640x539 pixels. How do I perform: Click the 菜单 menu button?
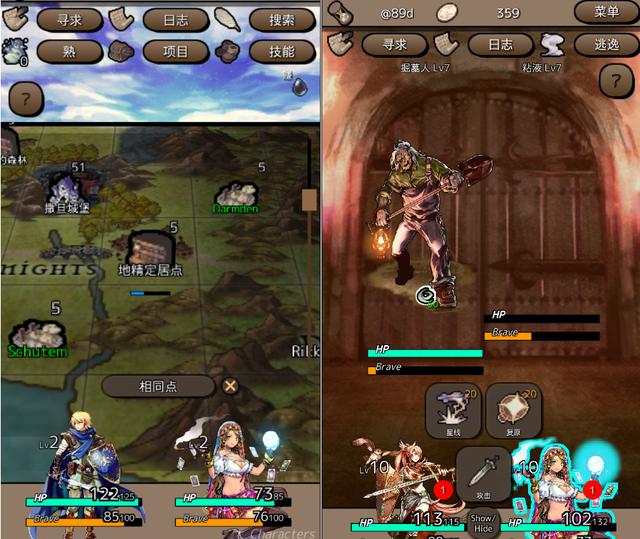606,12
